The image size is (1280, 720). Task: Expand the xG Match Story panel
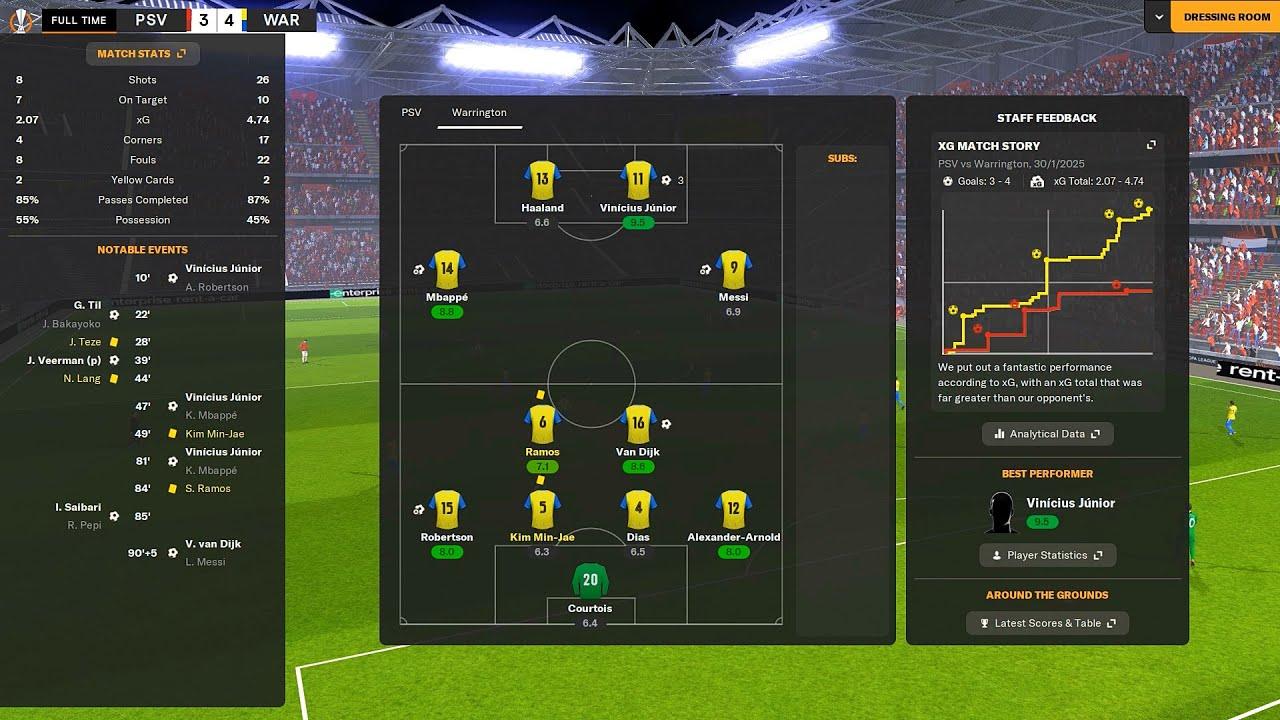click(1151, 146)
